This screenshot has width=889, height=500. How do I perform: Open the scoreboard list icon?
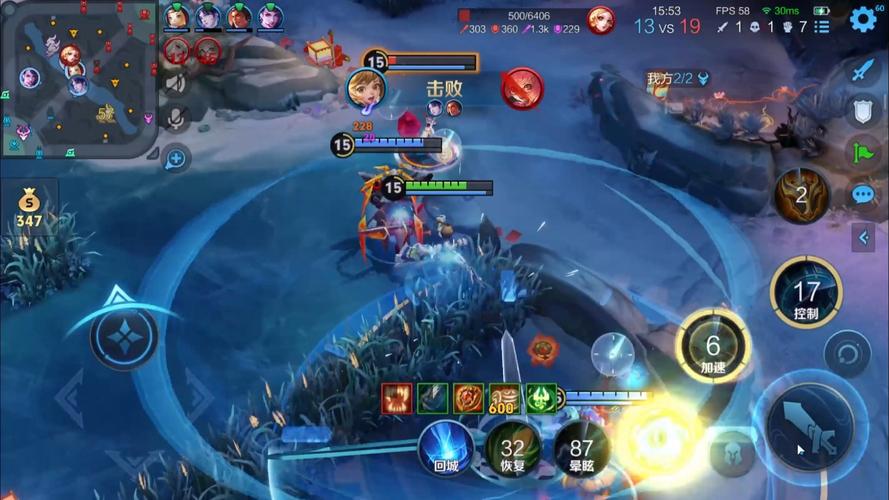point(822,27)
